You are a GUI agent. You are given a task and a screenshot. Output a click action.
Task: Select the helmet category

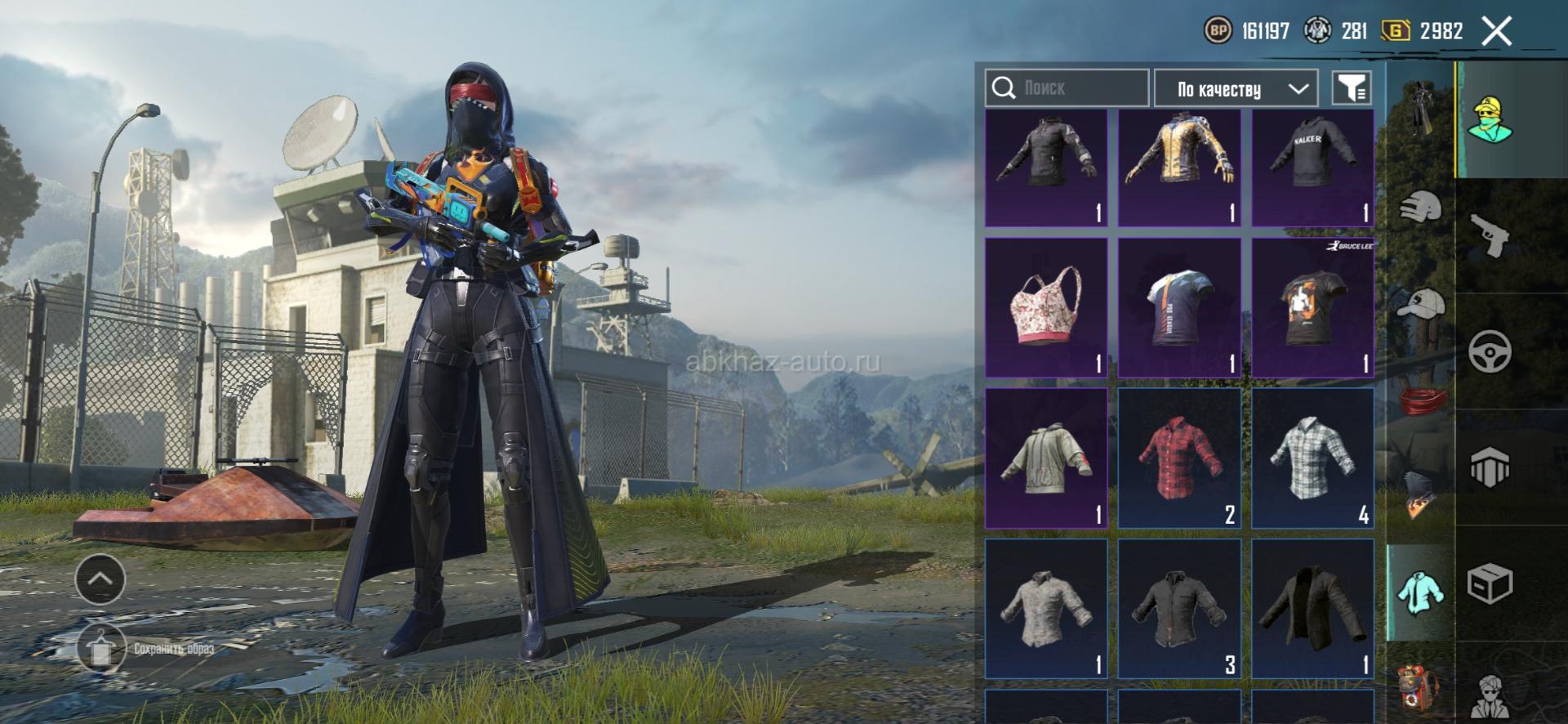coord(1421,208)
